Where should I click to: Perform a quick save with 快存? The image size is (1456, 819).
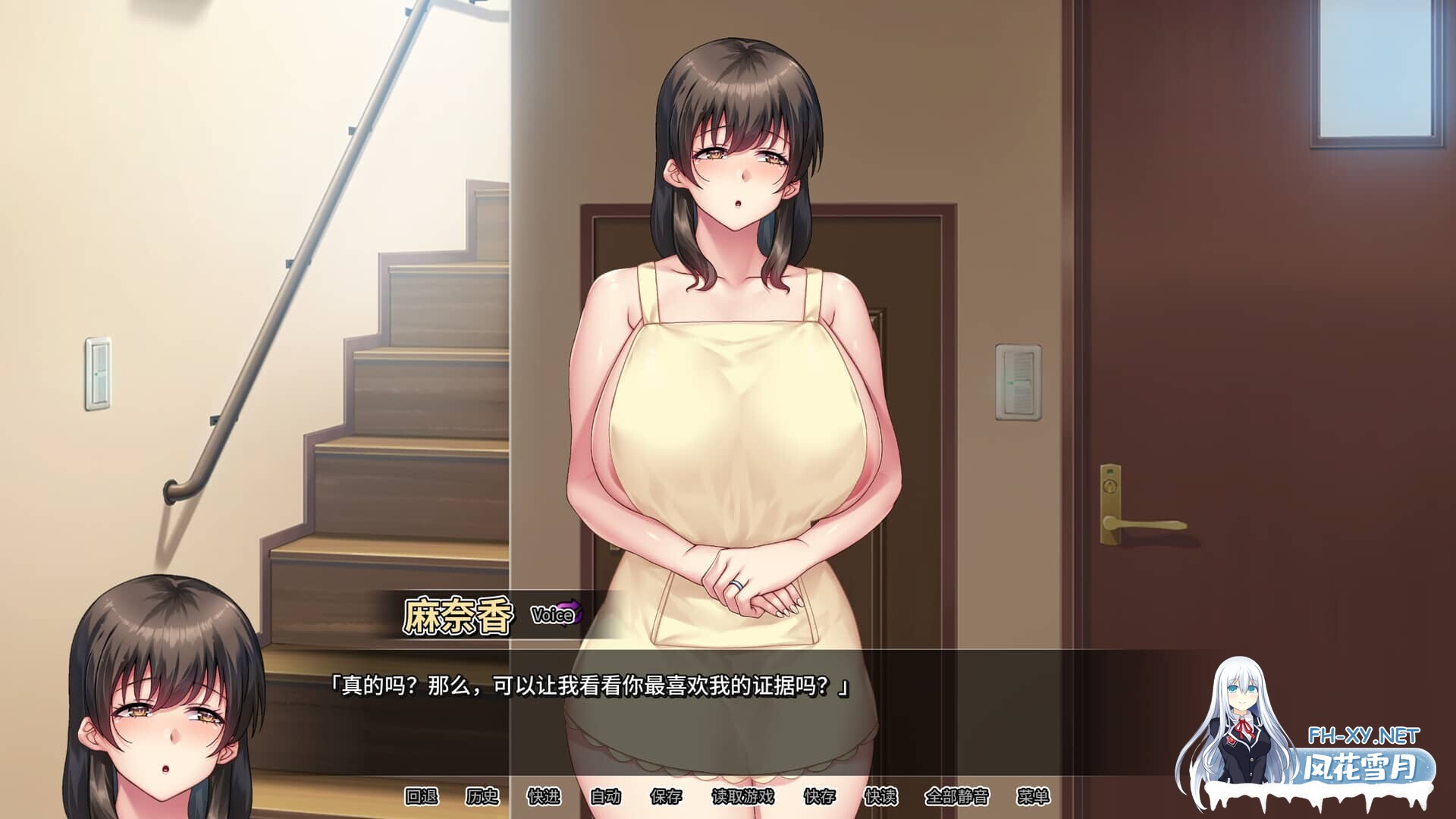(819, 795)
